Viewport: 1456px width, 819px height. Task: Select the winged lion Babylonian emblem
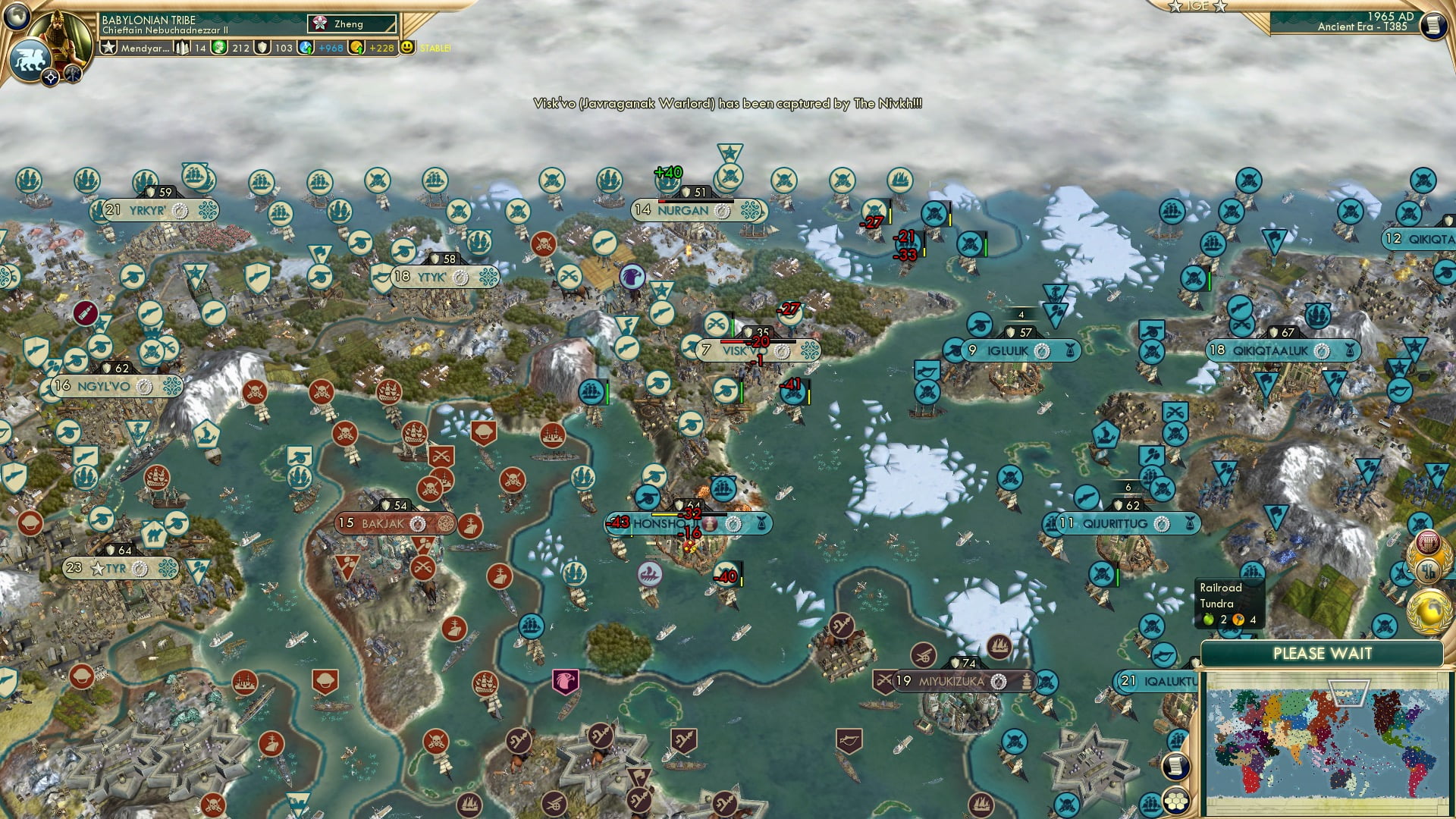30,57
